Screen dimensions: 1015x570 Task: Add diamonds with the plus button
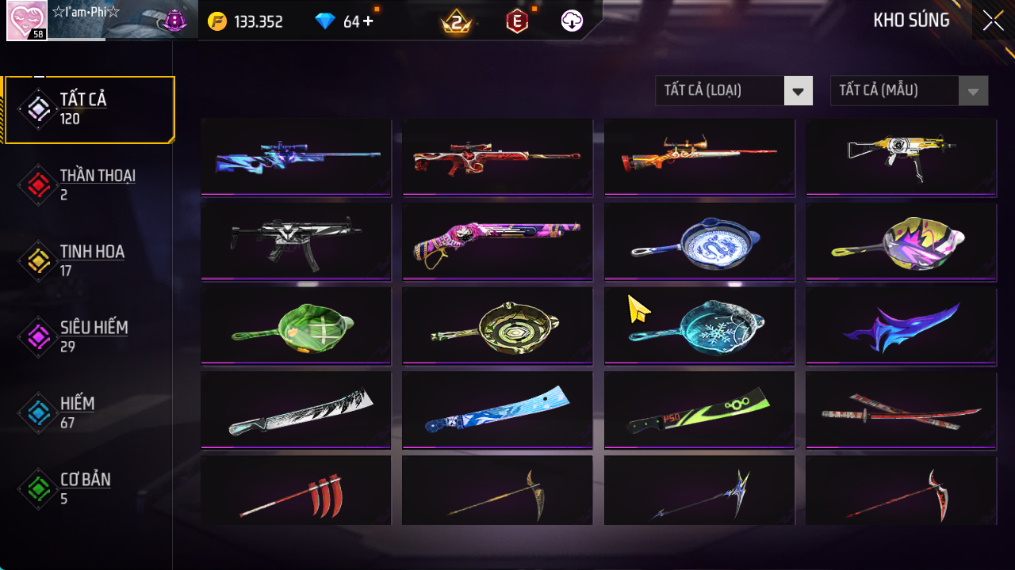[368, 21]
